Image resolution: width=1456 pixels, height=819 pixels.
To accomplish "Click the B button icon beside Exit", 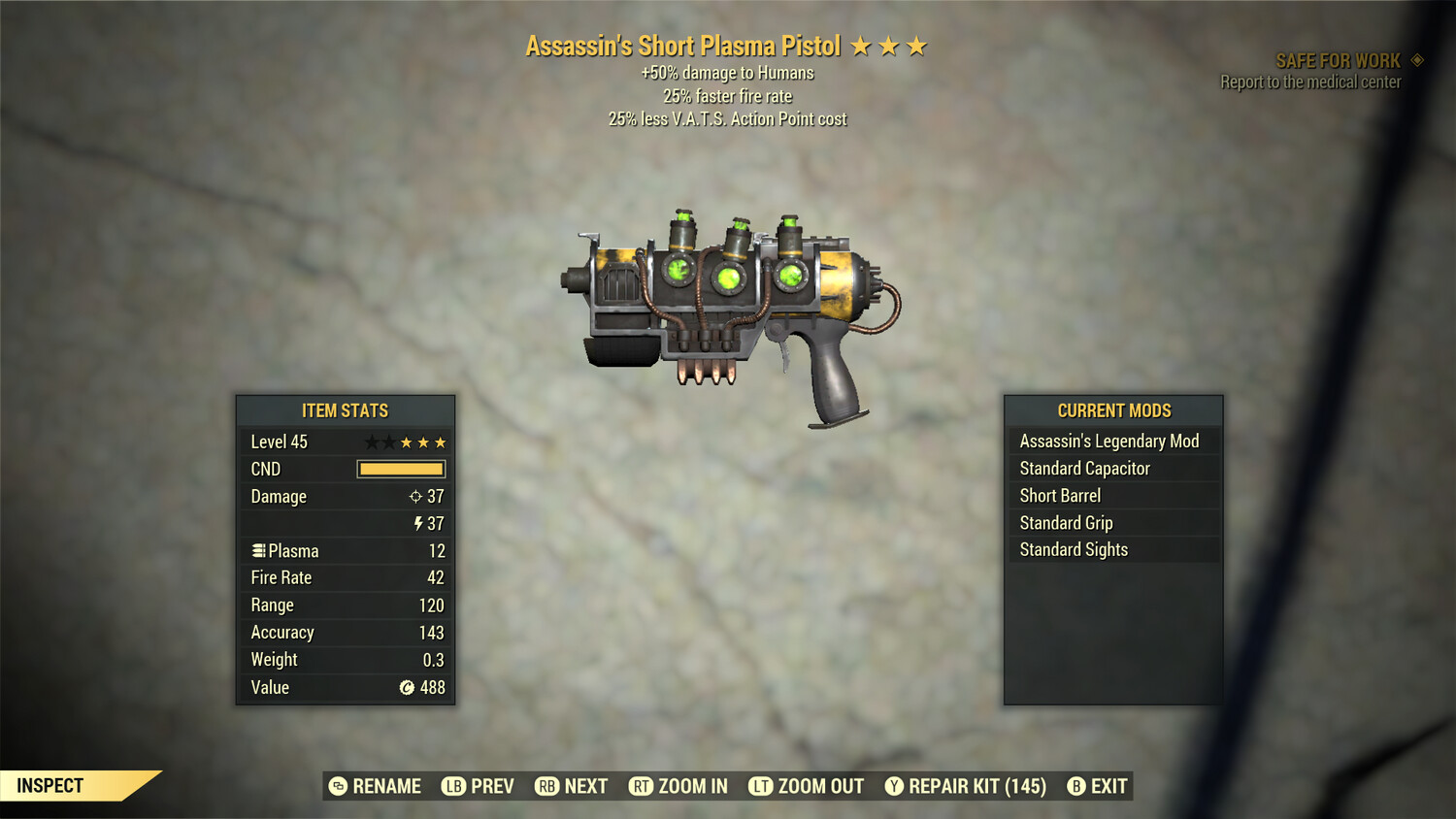I will [x=1075, y=786].
